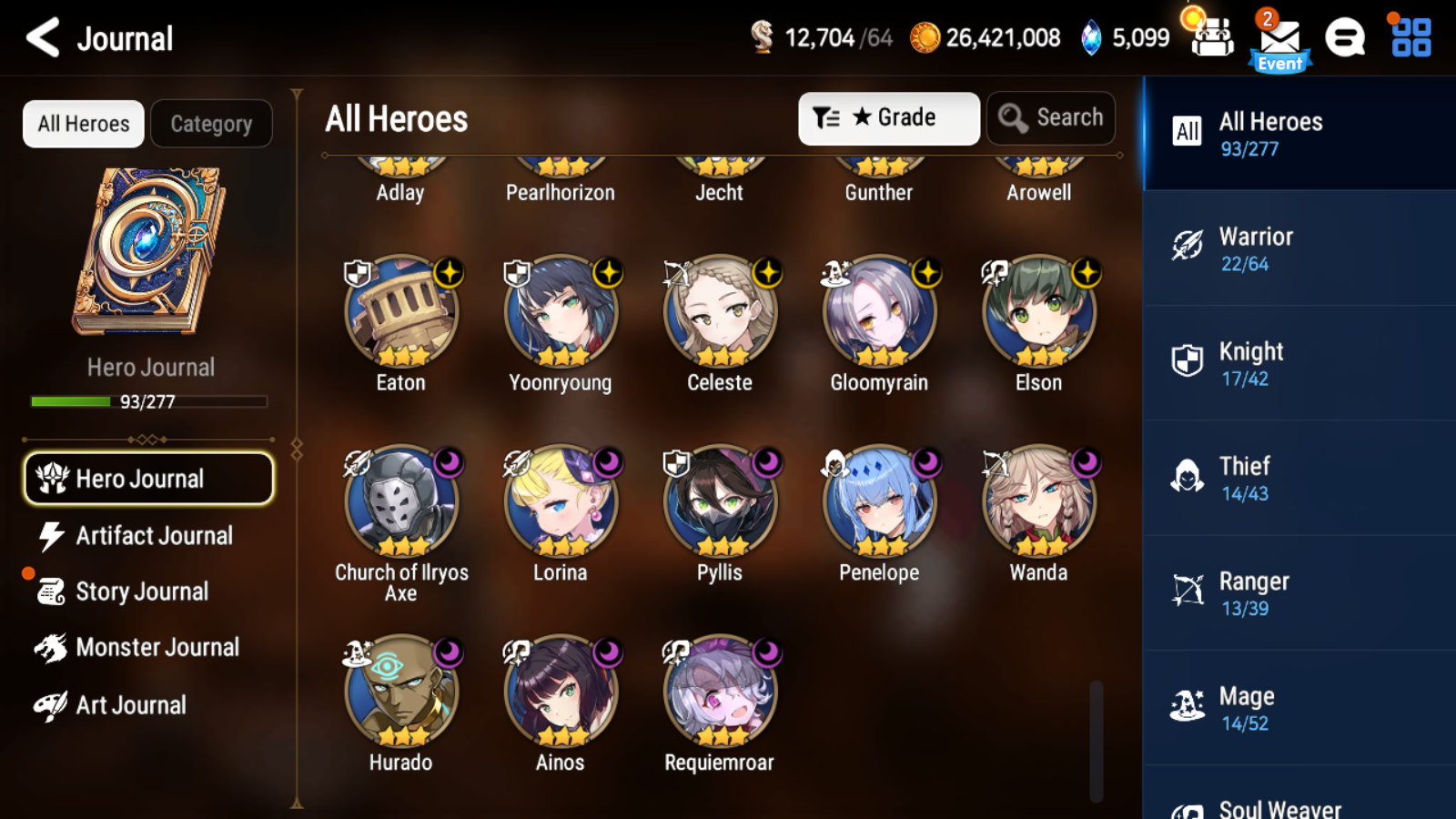Viewport: 1456px width, 819px height.
Task: Switch to the Category tab
Action: (212, 123)
